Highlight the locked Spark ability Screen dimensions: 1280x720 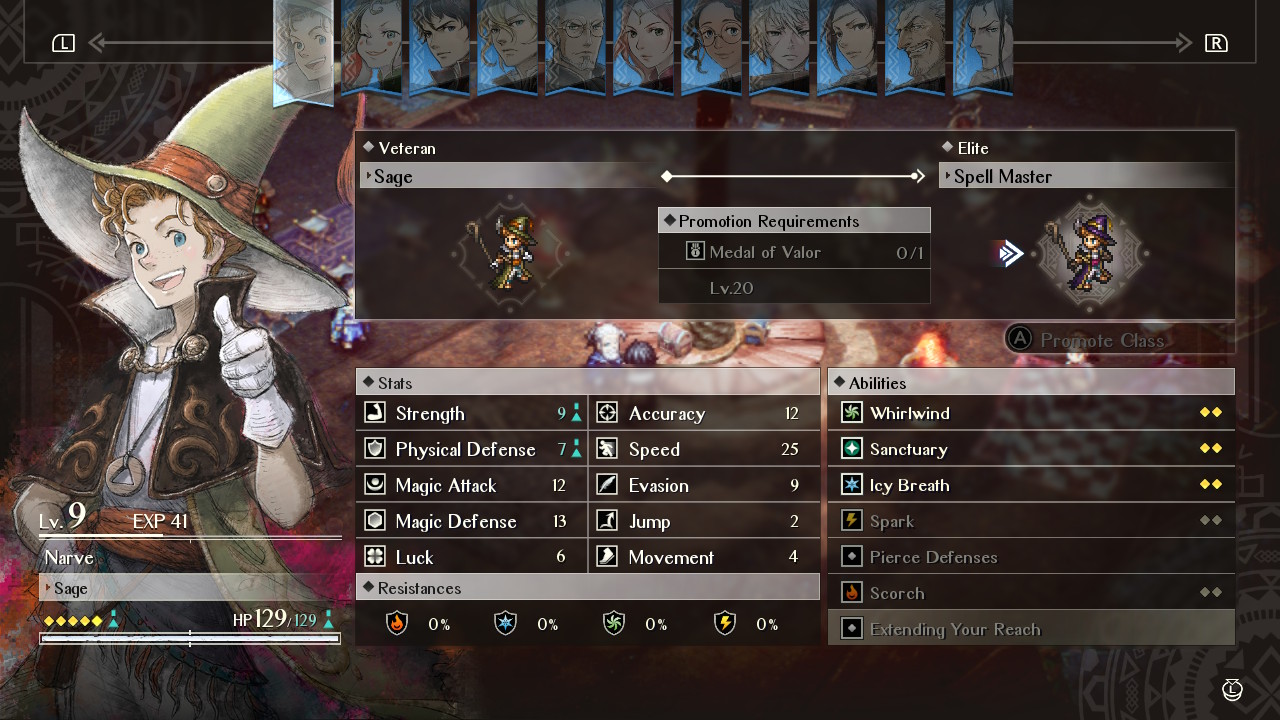pos(1031,521)
